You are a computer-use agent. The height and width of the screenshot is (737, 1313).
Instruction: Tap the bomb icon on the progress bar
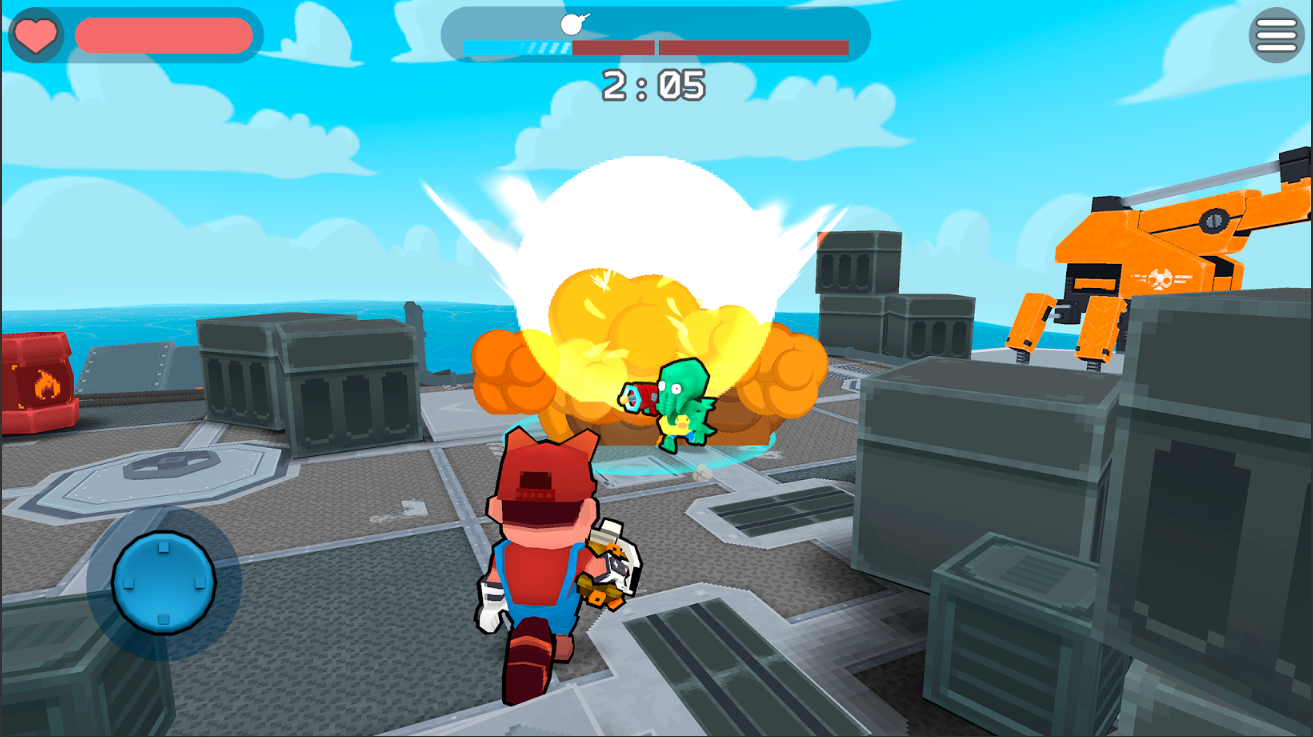point(570,23)
